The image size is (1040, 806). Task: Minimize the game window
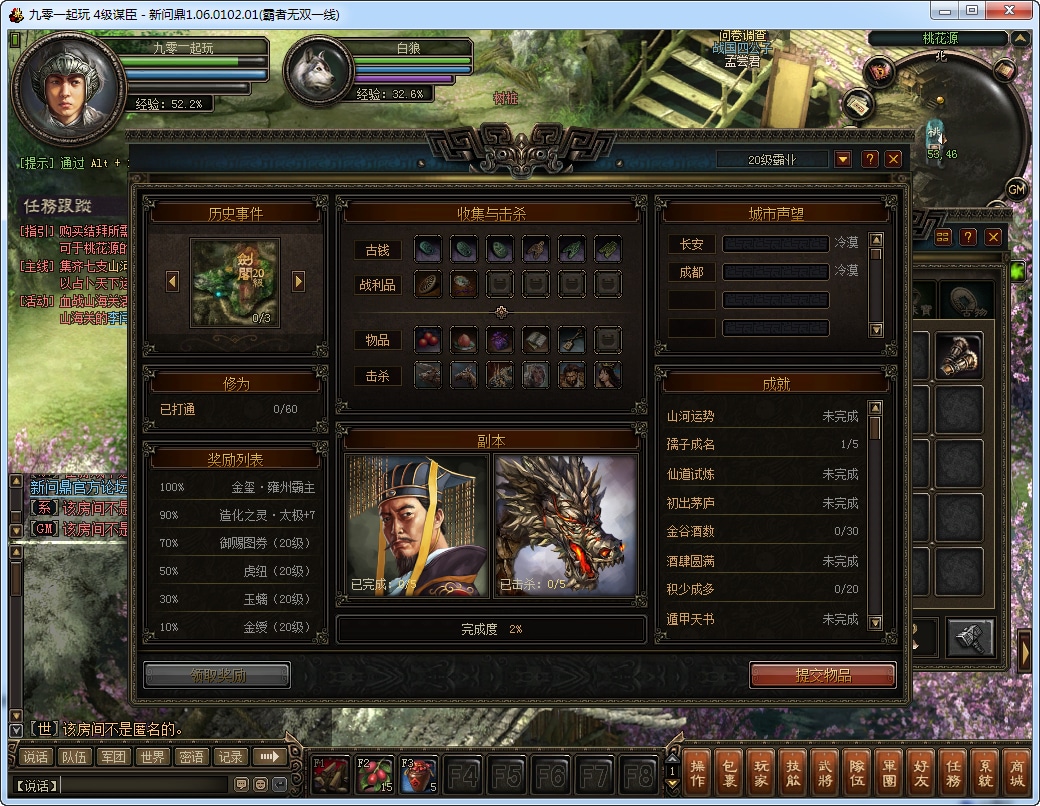point(943,10)
